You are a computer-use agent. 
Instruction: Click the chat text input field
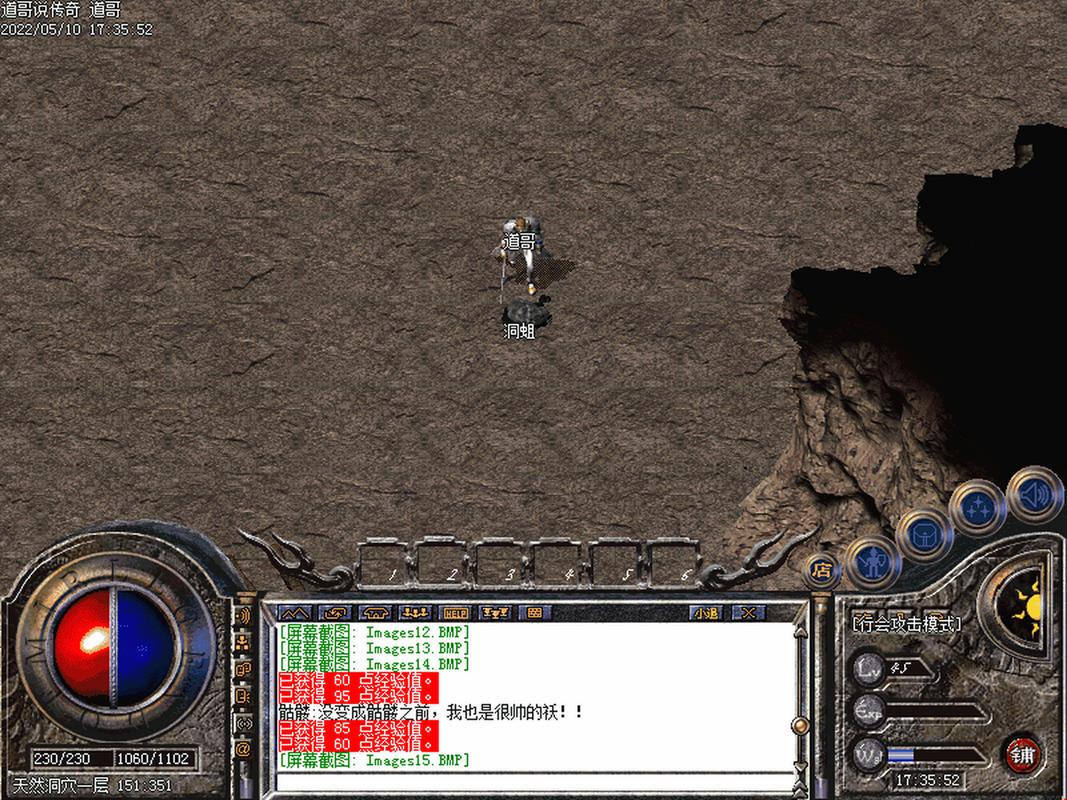pyautogui.click(x=520, y=780)
